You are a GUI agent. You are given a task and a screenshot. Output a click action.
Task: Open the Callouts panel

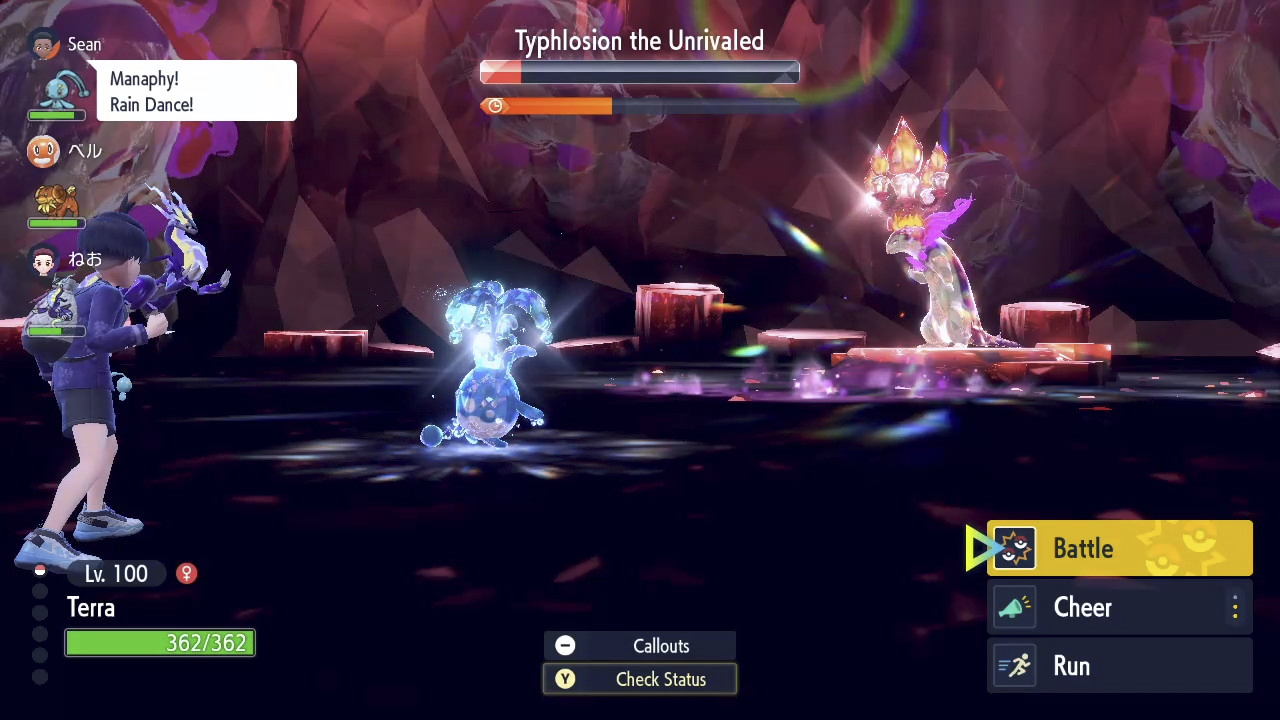(x=640, y=646)
